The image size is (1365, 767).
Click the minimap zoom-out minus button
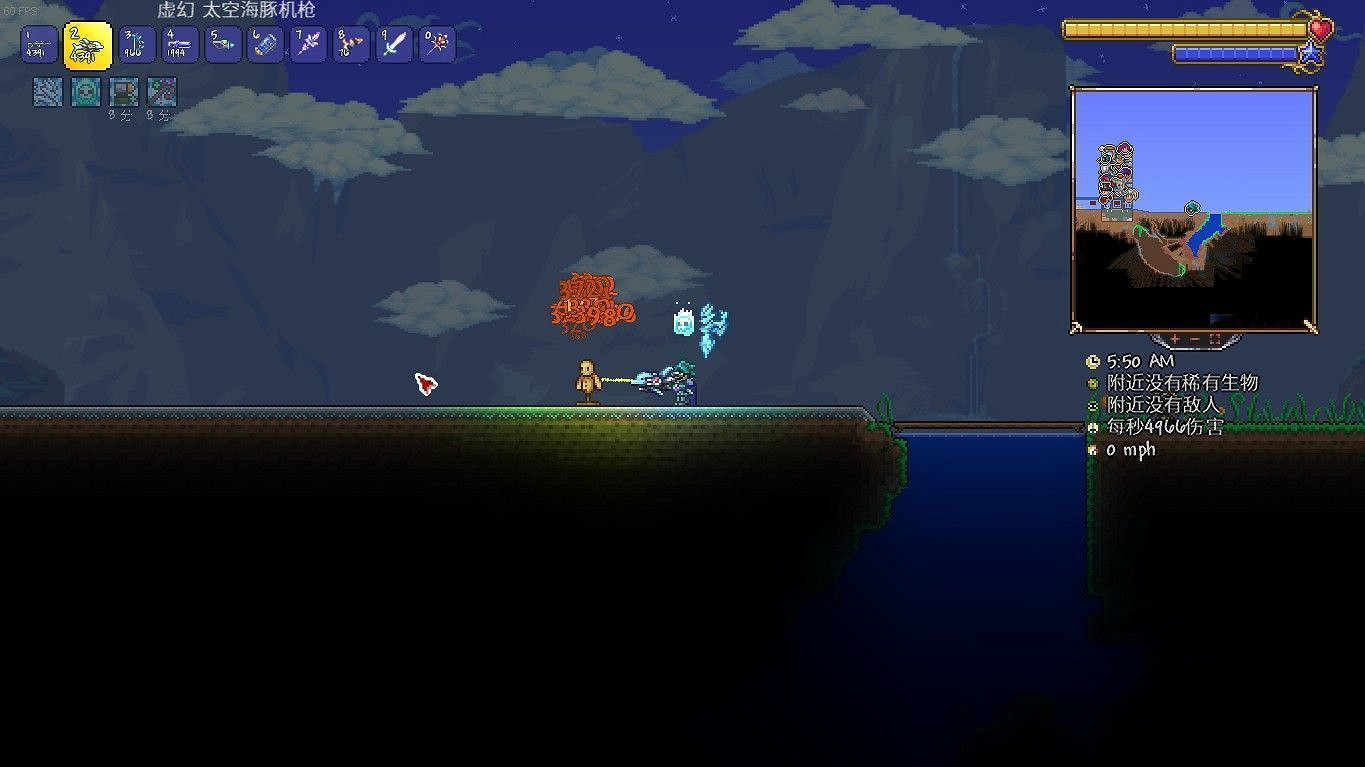pos(1195,338)
